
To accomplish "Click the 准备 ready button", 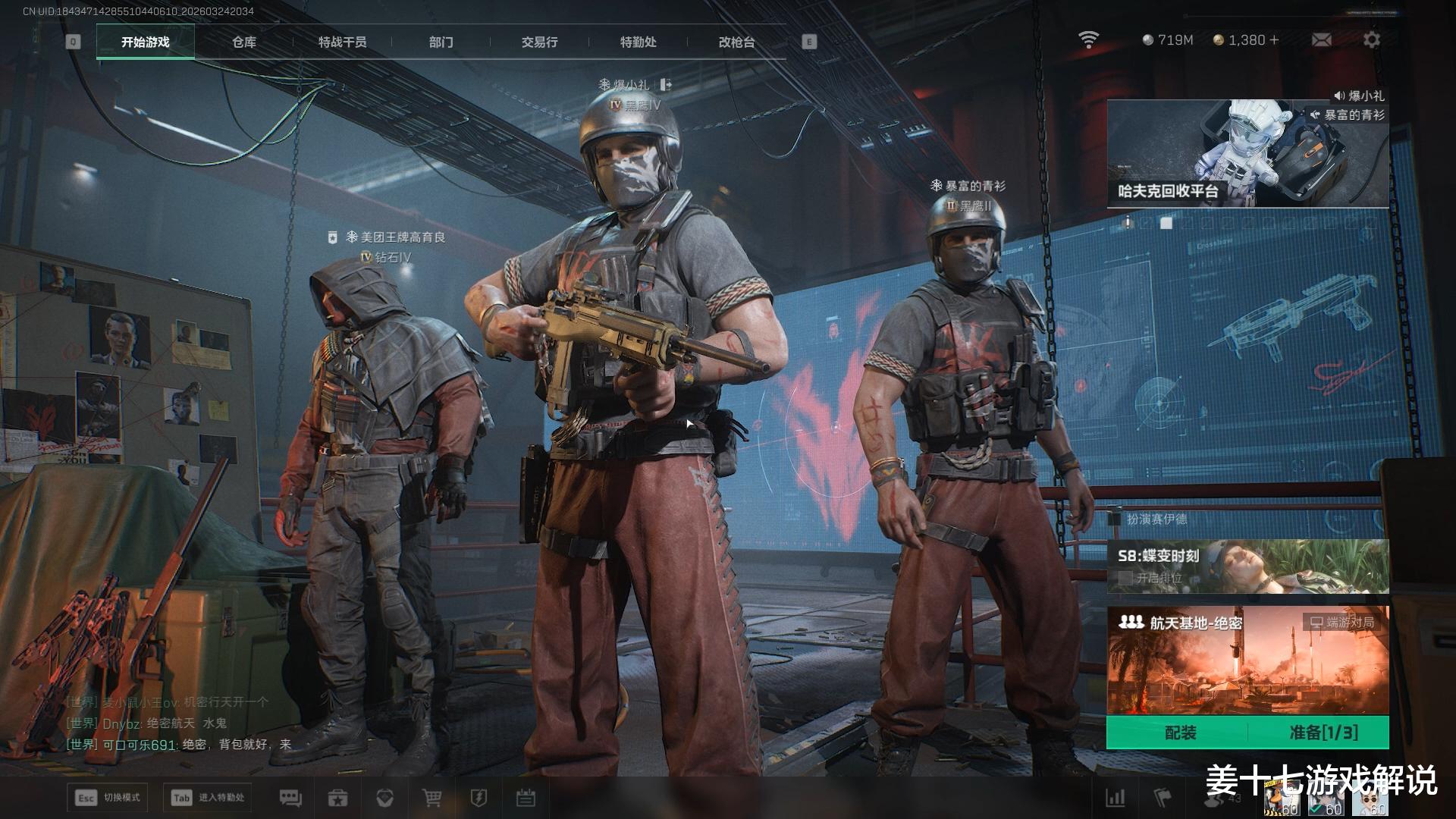I will pyautogui.click(x=1323, y=733).
